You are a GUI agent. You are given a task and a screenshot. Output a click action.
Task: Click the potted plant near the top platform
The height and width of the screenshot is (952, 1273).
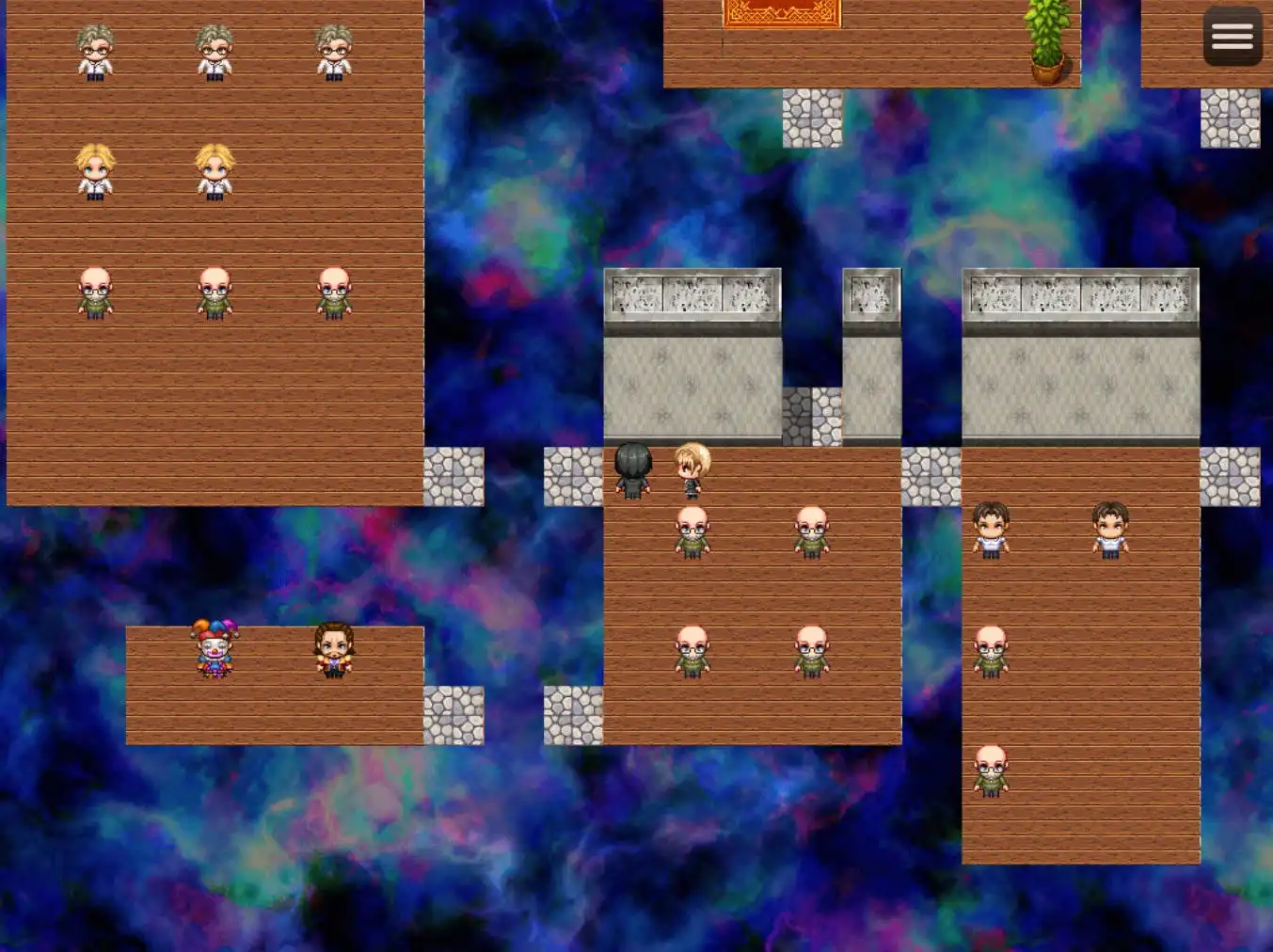pos(1046,47)
